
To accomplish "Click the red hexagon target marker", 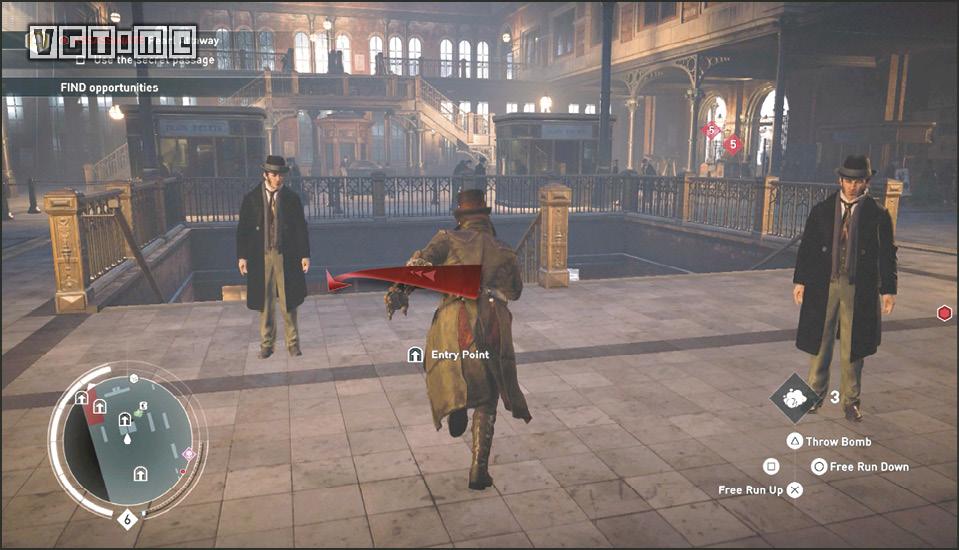I will coord(943,313).
